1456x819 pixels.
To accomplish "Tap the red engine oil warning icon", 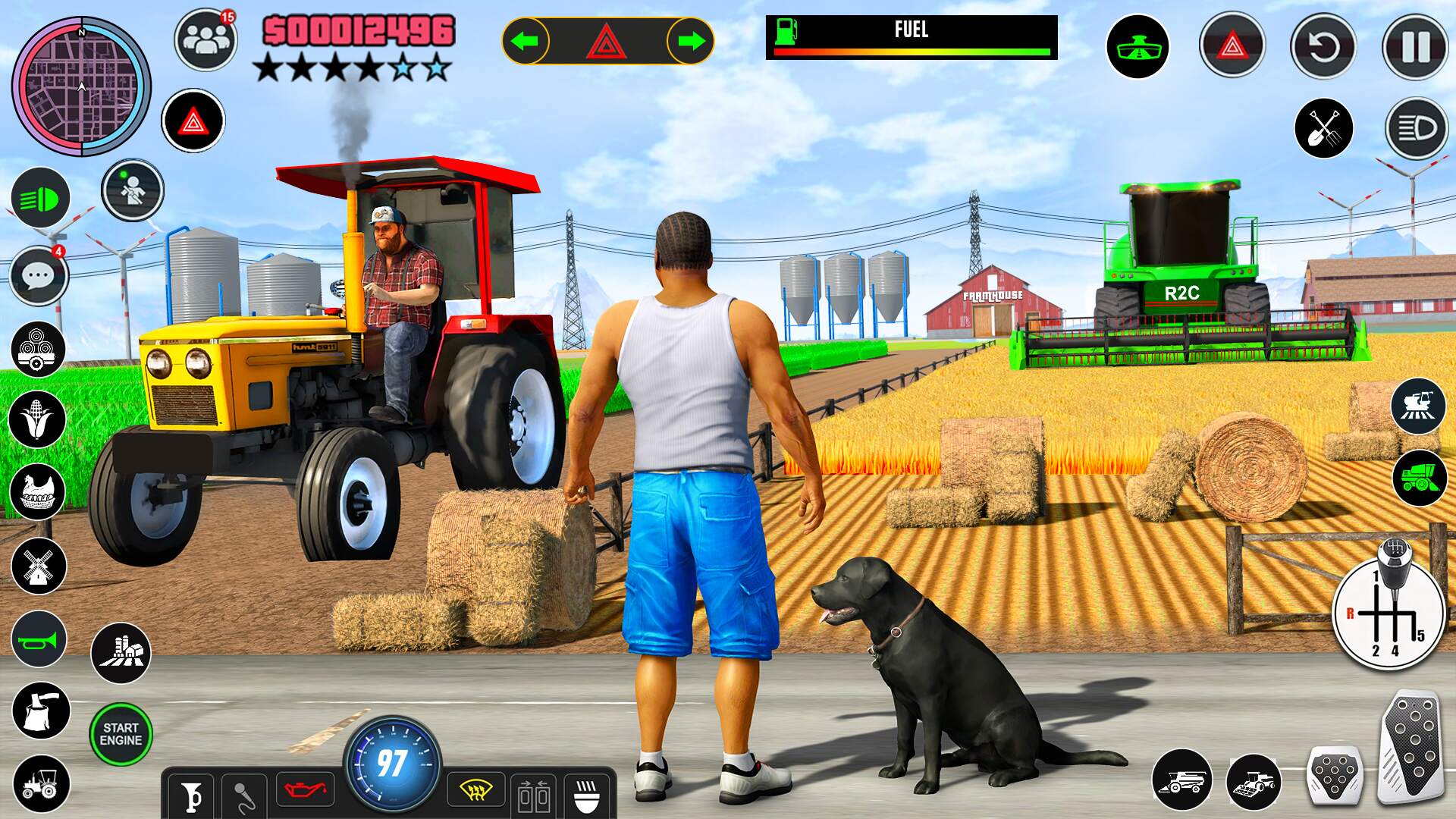I will click(303, 789).
